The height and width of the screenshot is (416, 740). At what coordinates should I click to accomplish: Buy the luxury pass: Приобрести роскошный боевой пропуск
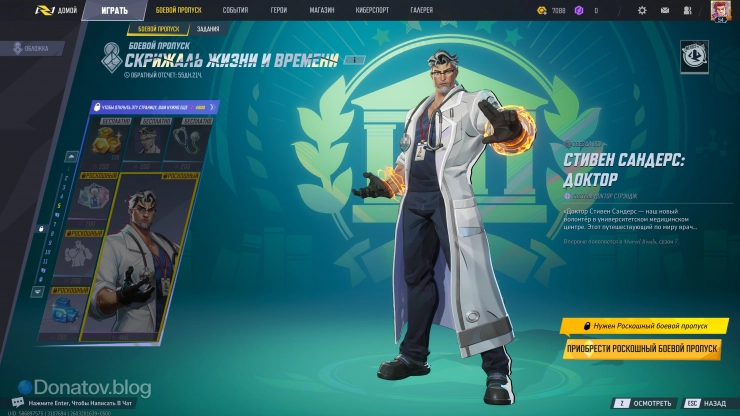642,348
